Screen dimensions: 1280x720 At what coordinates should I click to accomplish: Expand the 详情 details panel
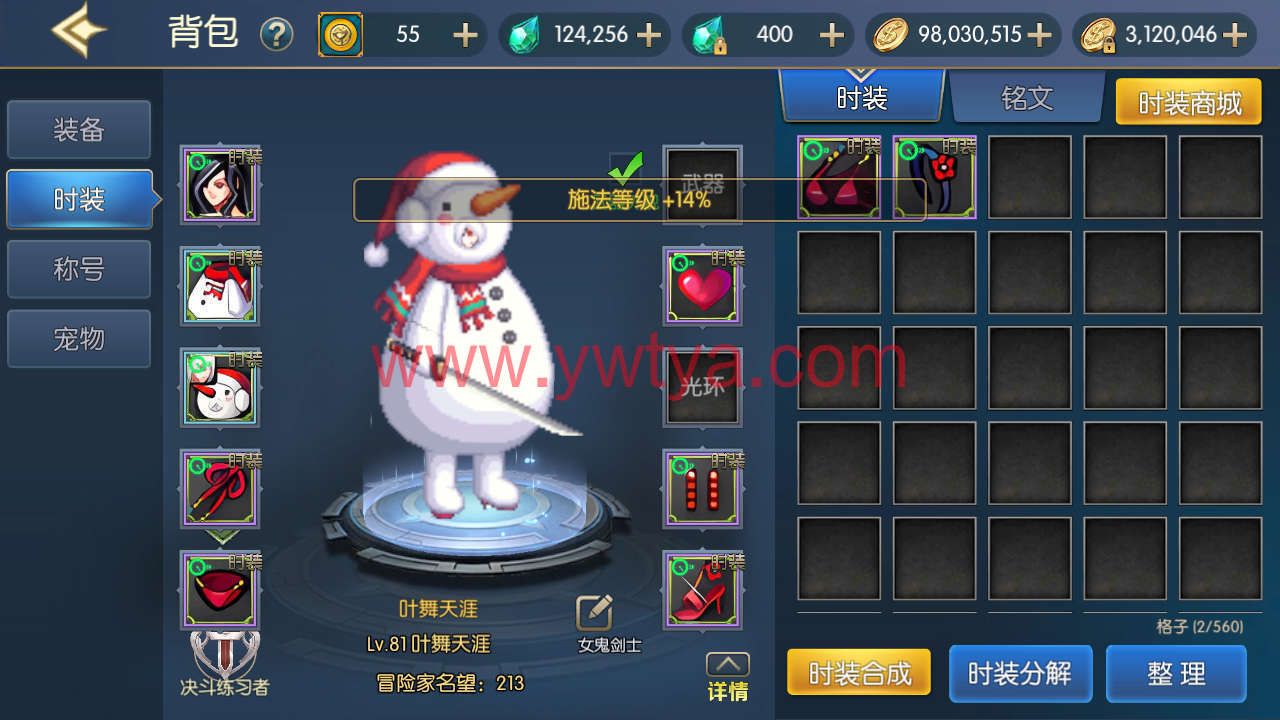[727, 677]
